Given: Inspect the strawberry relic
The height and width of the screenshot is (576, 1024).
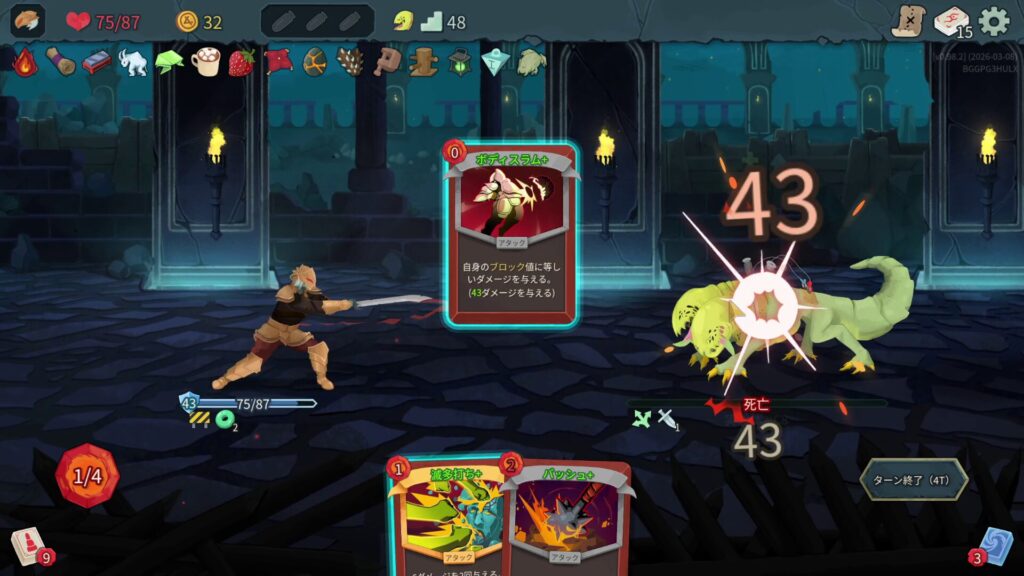Looking at the screenshot, I should click(241, 62).
